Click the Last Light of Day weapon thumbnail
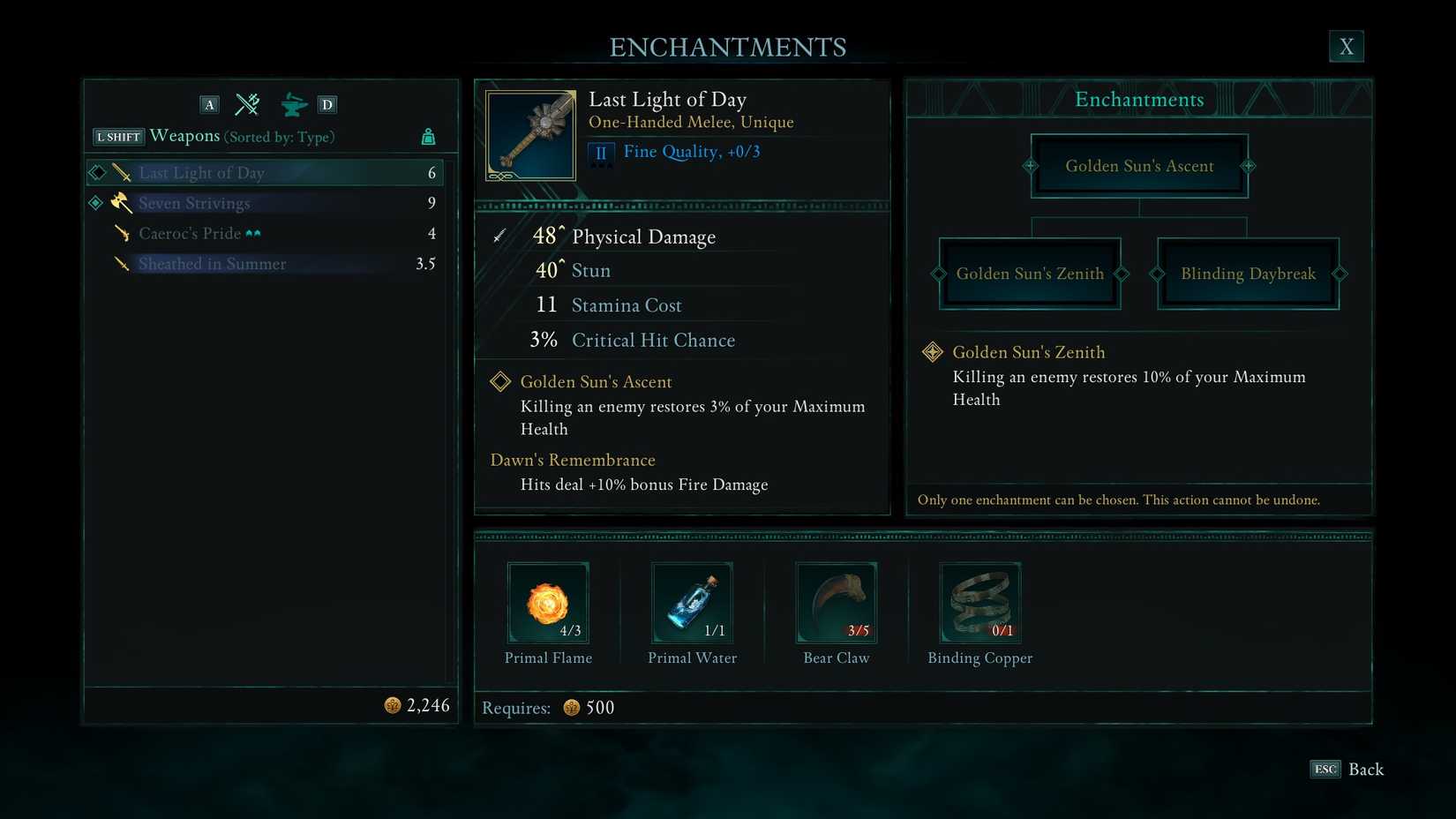Viewport: 1456px width, 819px height. (x=529, y=133)
